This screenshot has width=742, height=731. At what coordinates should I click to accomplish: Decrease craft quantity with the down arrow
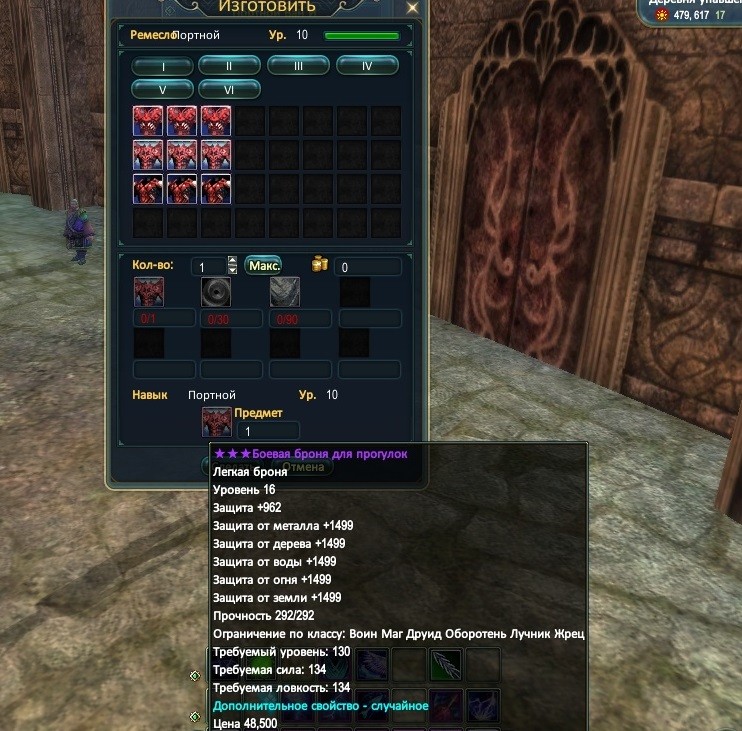point(233,271)
